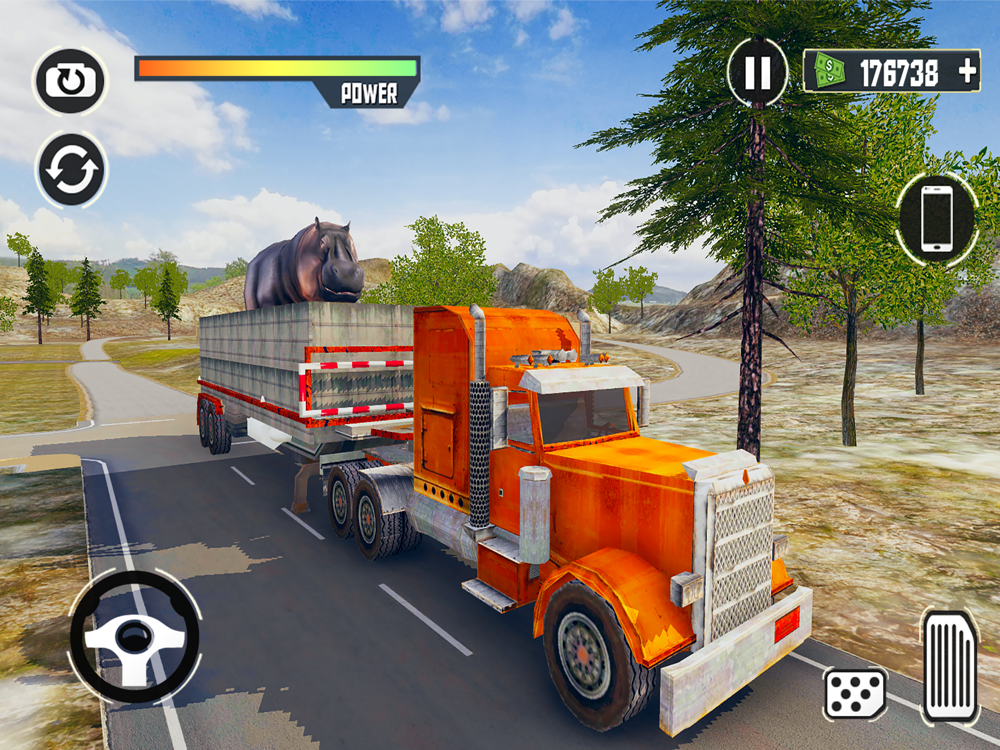
Task: Tap the steering wheel control
Action: click(x=134, y=636)
